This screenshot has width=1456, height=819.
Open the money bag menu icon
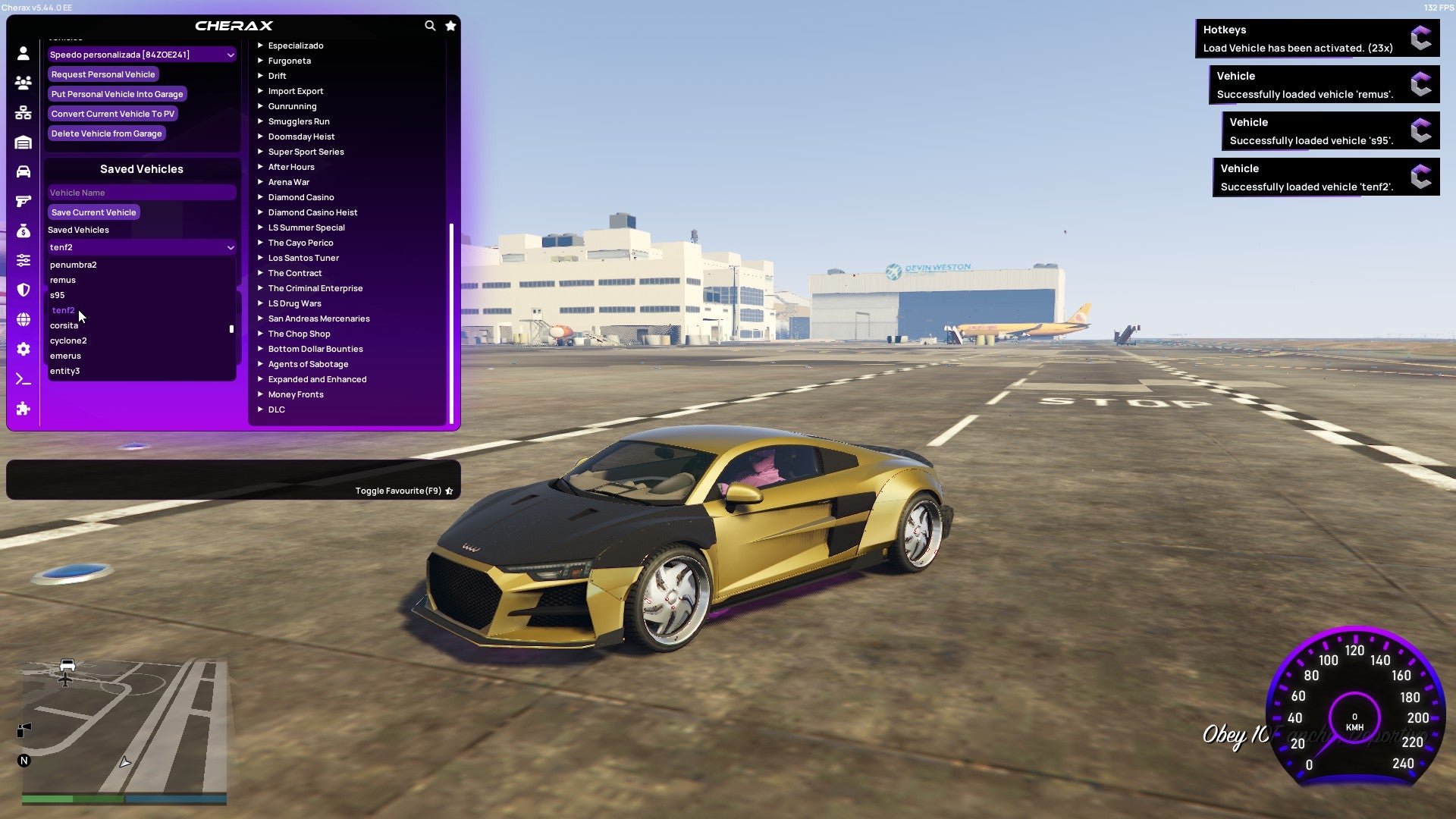(23, 232)
